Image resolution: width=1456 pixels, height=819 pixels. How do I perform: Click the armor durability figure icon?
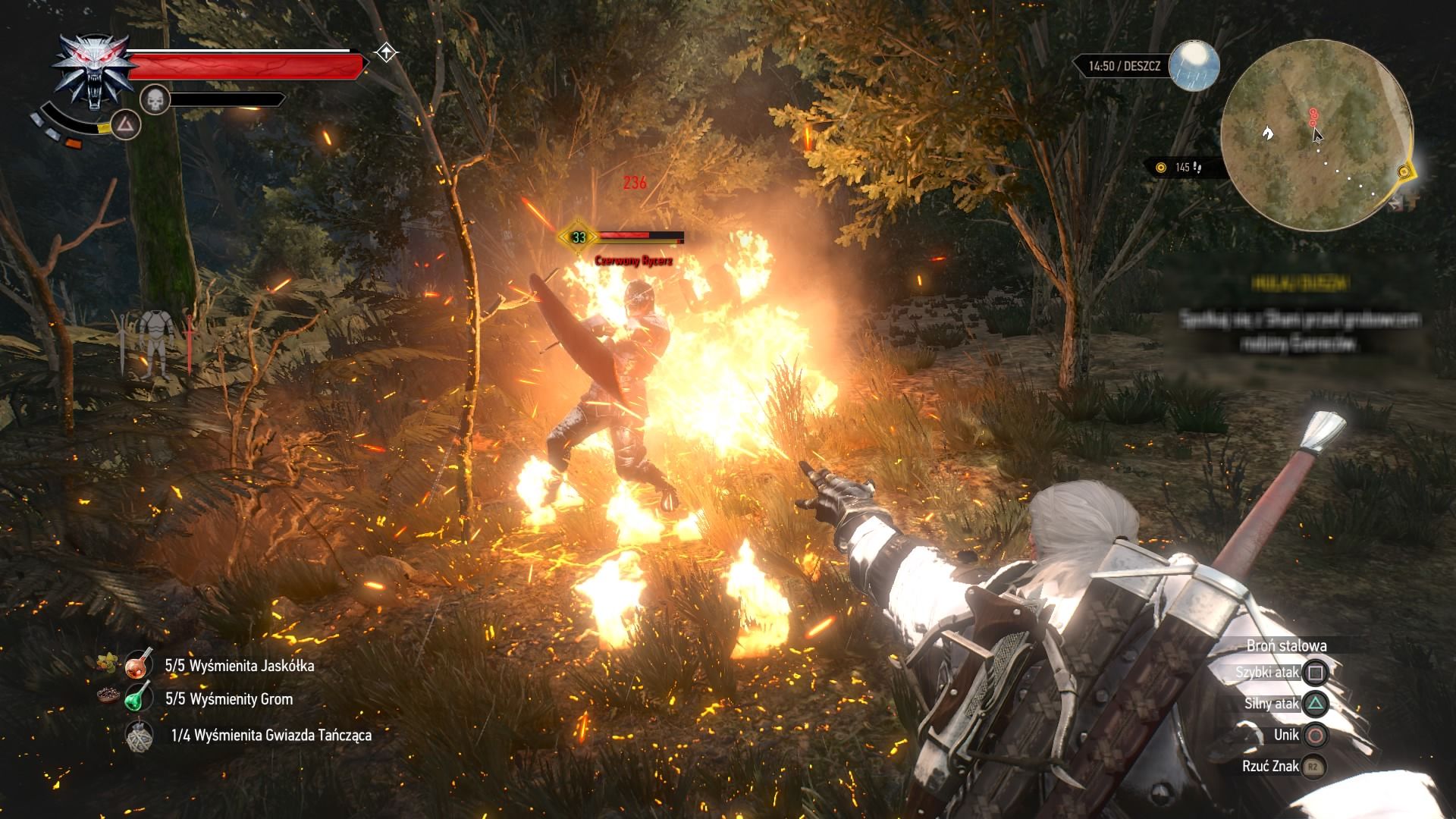[x=157, y=344]
